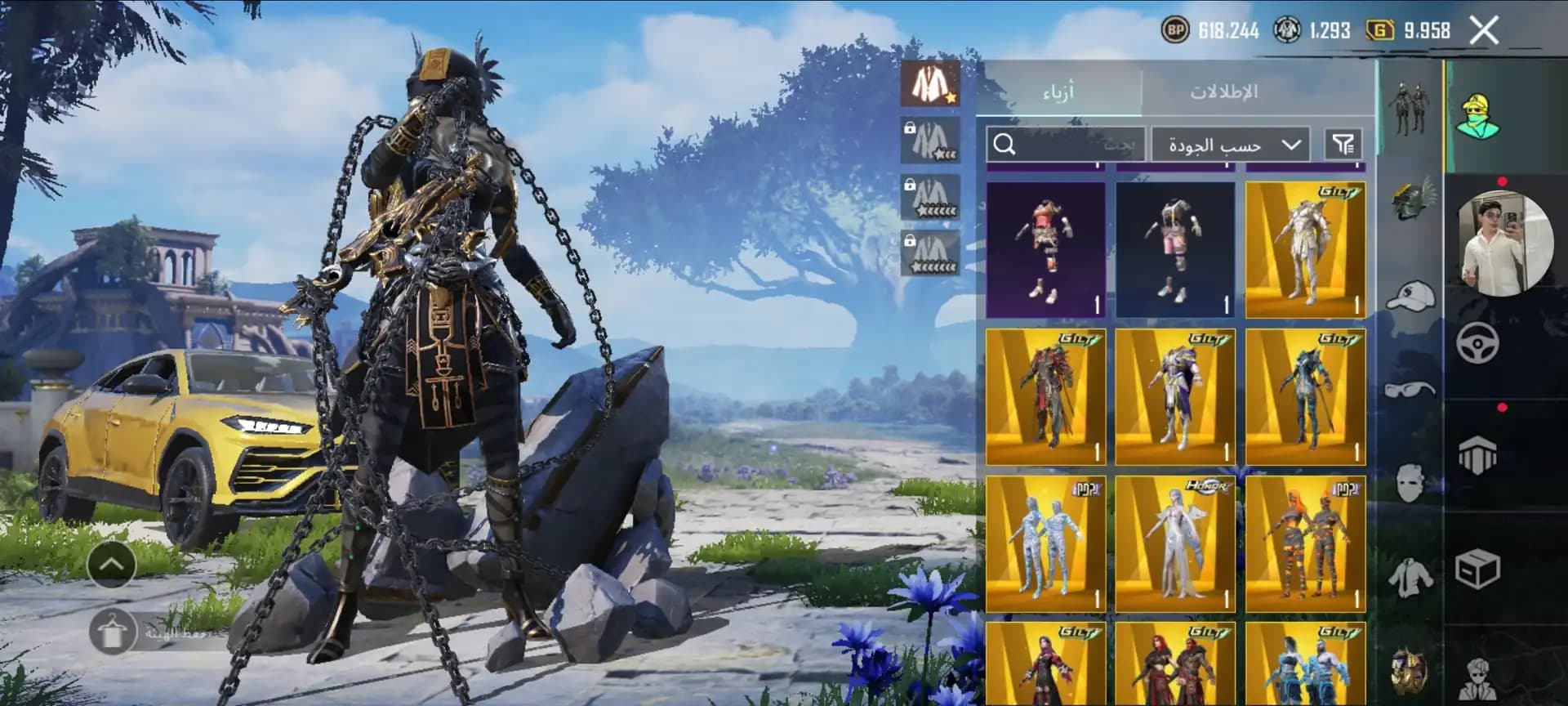The image size is (1568, 706).
Task: Select the Honor white angel dress
Action: (1174, 543)
